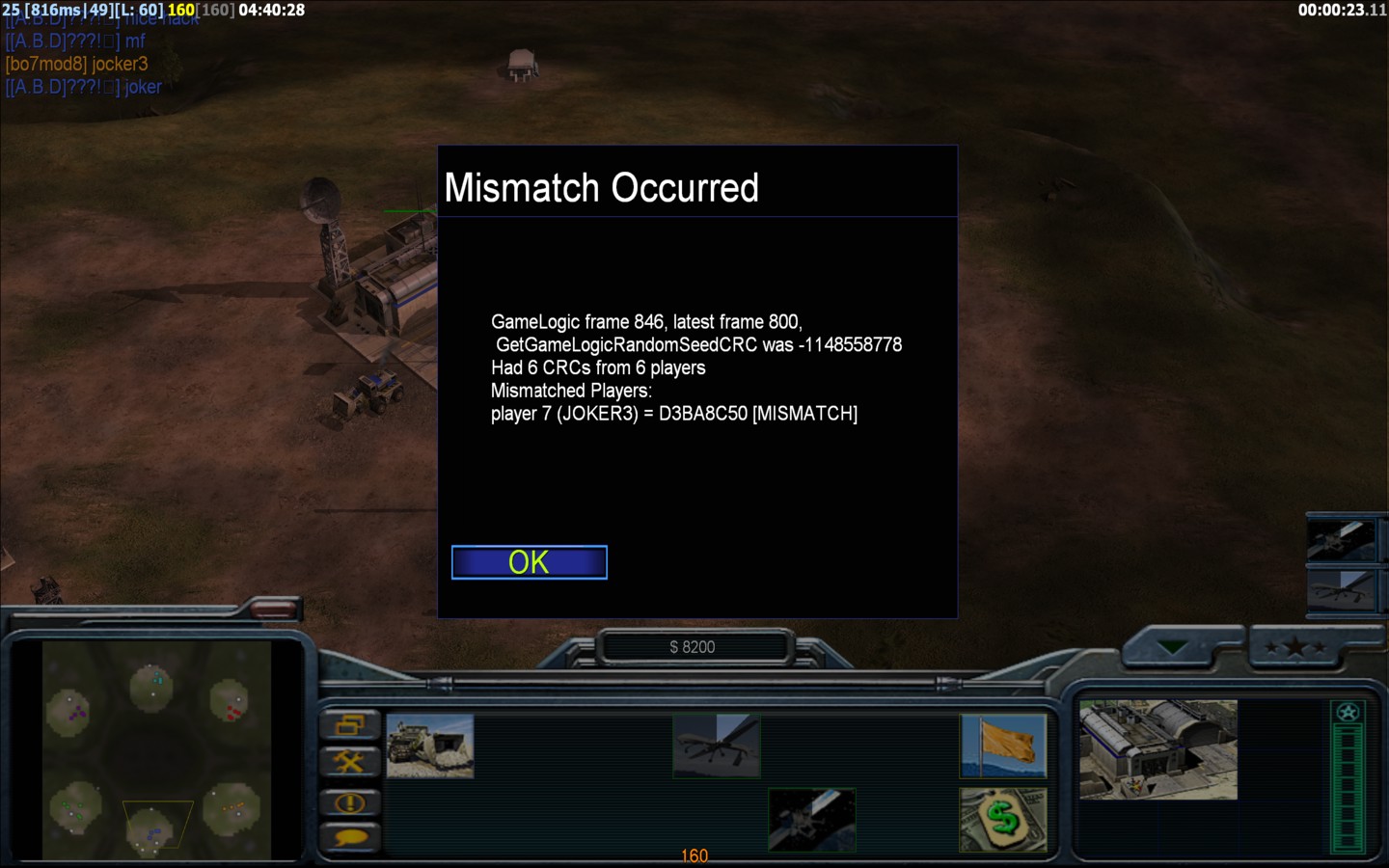The width and height of the screenshot is (1389, 868).
Task: Click the exclamation mark alert button
Action: coord(349,801)
